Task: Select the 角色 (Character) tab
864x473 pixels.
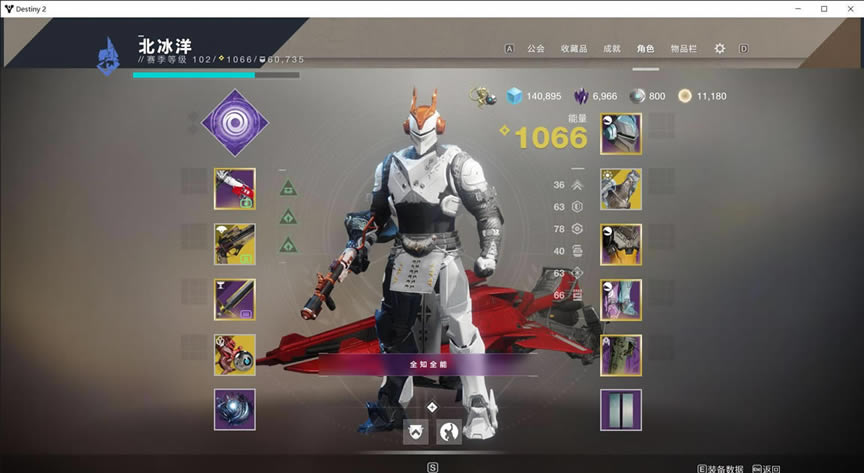Action: (645, 48)
